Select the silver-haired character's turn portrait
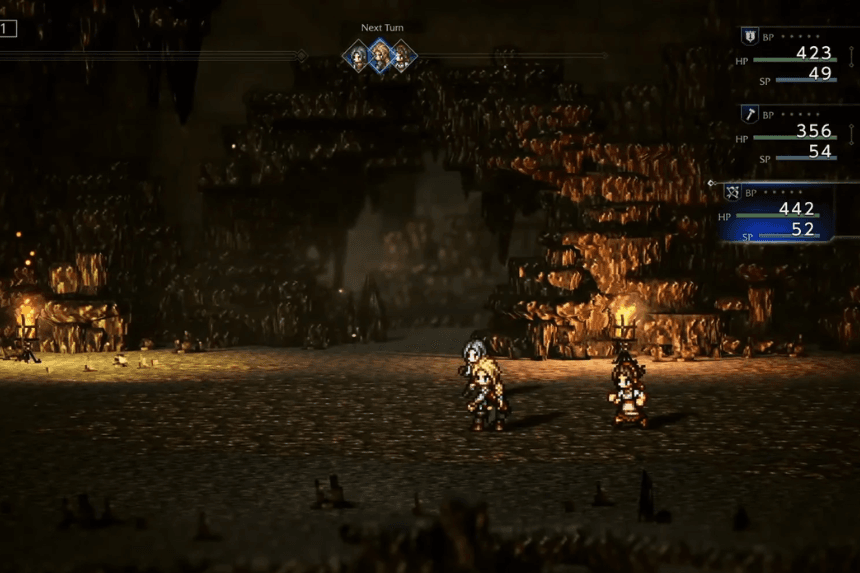Image resolution: width=860 pixels, height=573 pixels. (357, 55)
